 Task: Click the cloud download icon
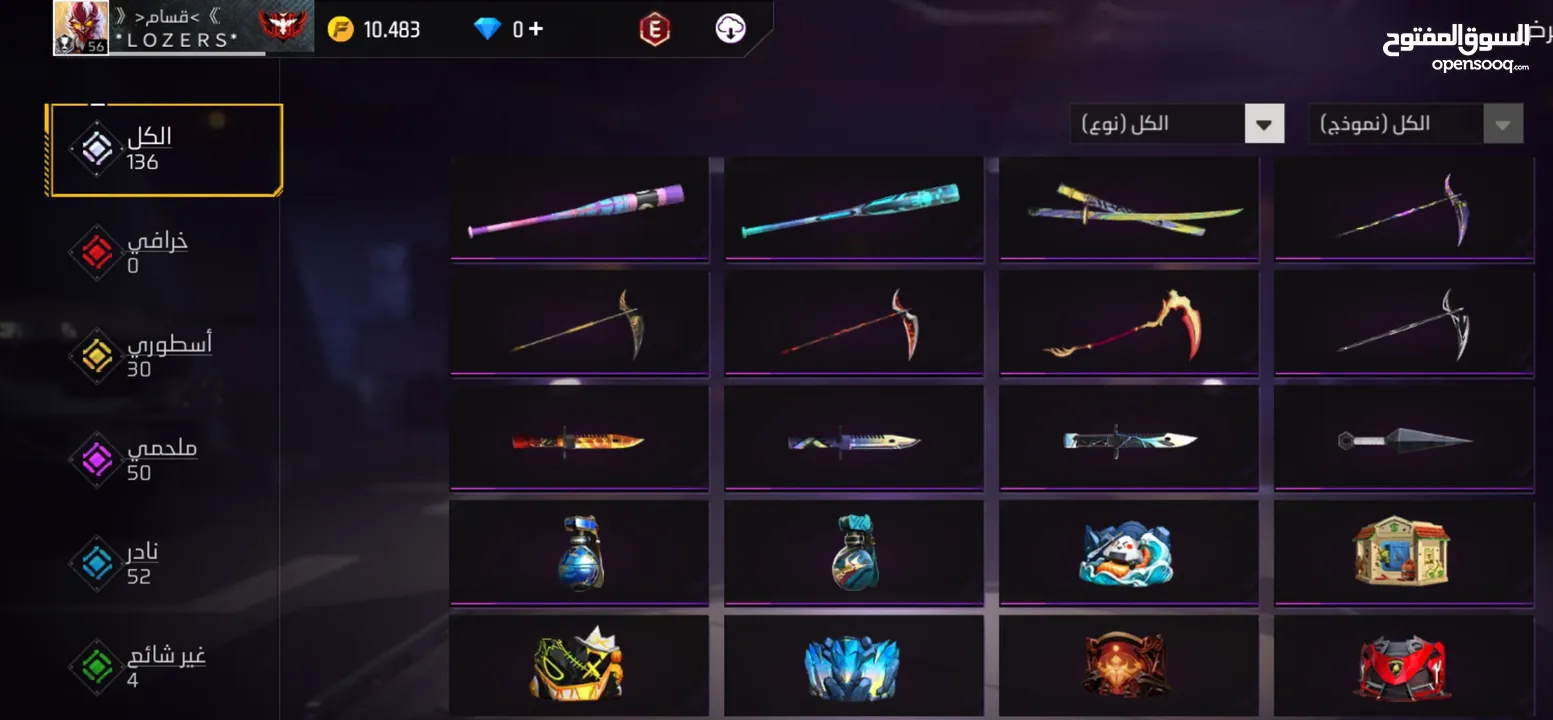[731, 29]
